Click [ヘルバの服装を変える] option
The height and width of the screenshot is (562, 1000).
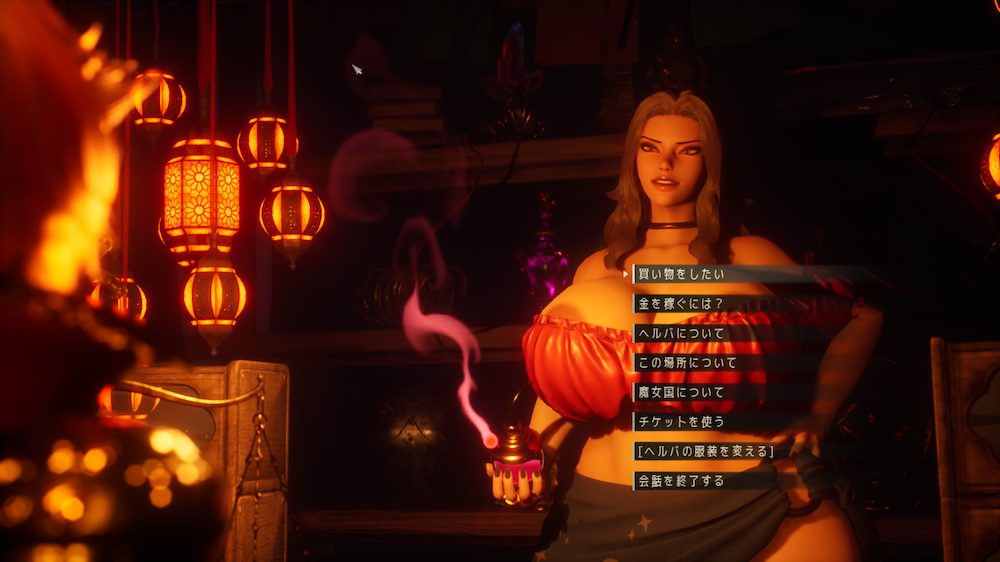tap(705, 451)
